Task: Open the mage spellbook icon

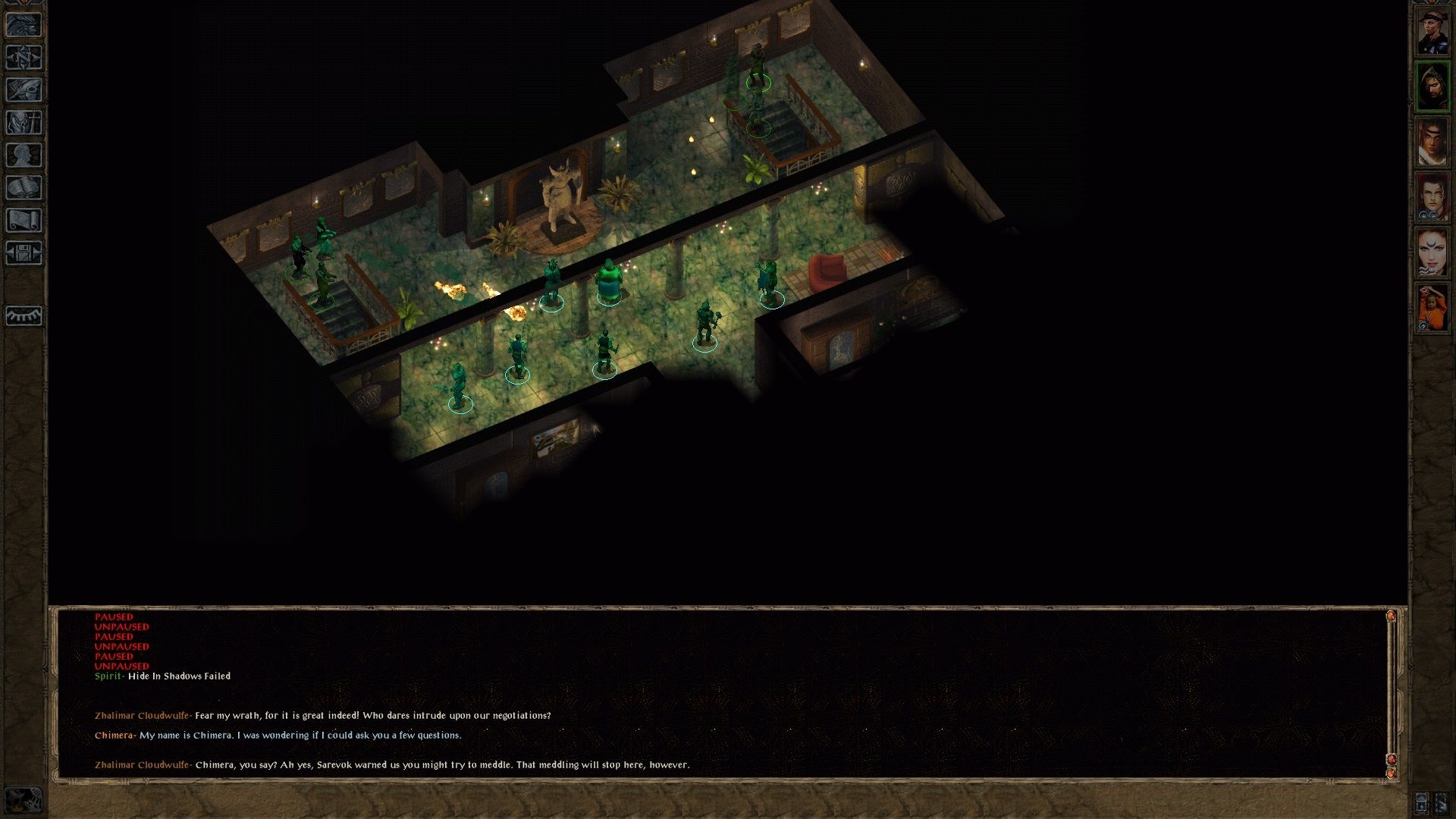Action: click(25, 186)
